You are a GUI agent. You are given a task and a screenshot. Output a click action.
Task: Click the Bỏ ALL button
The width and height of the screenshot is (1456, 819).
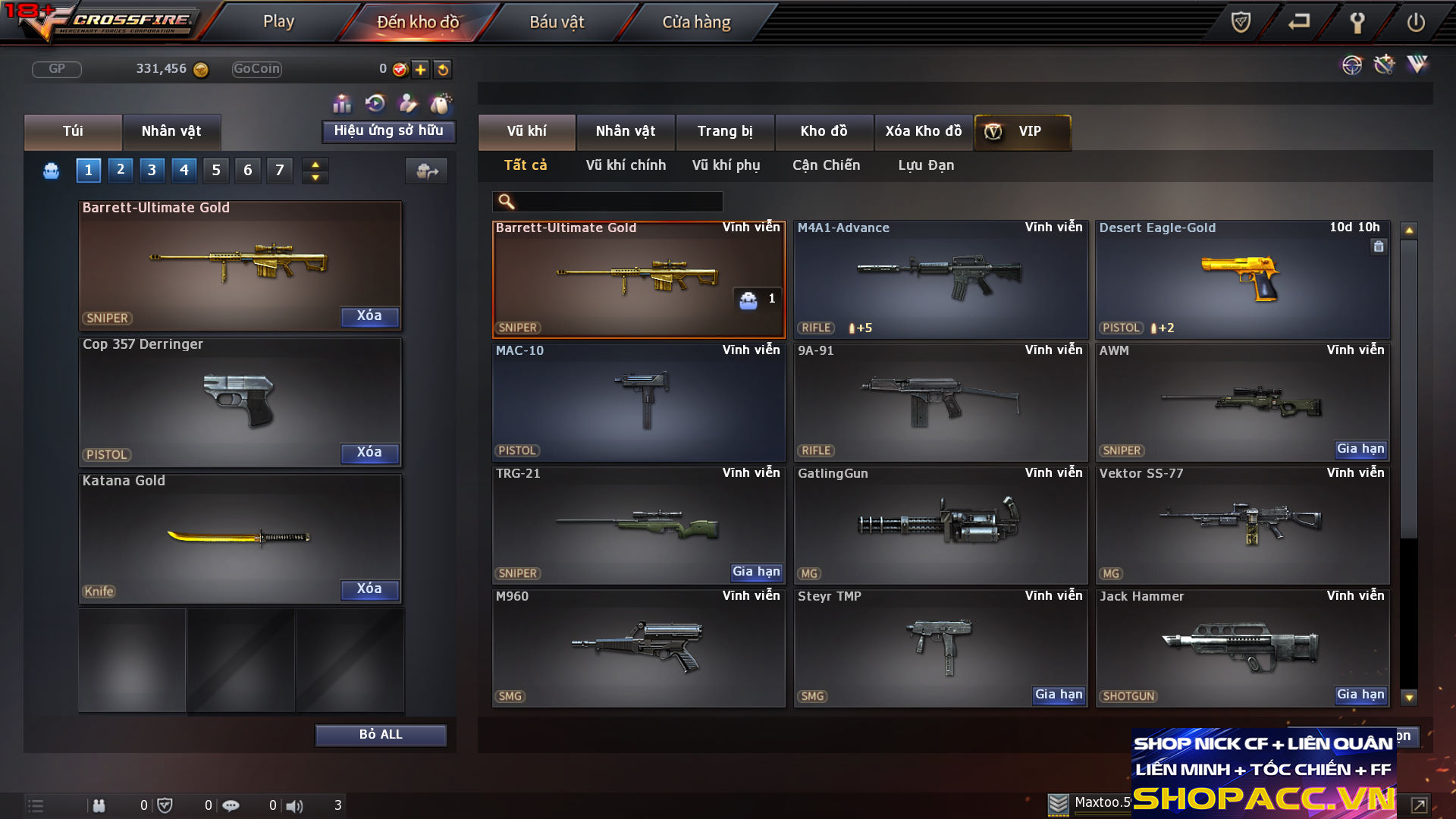381,735
